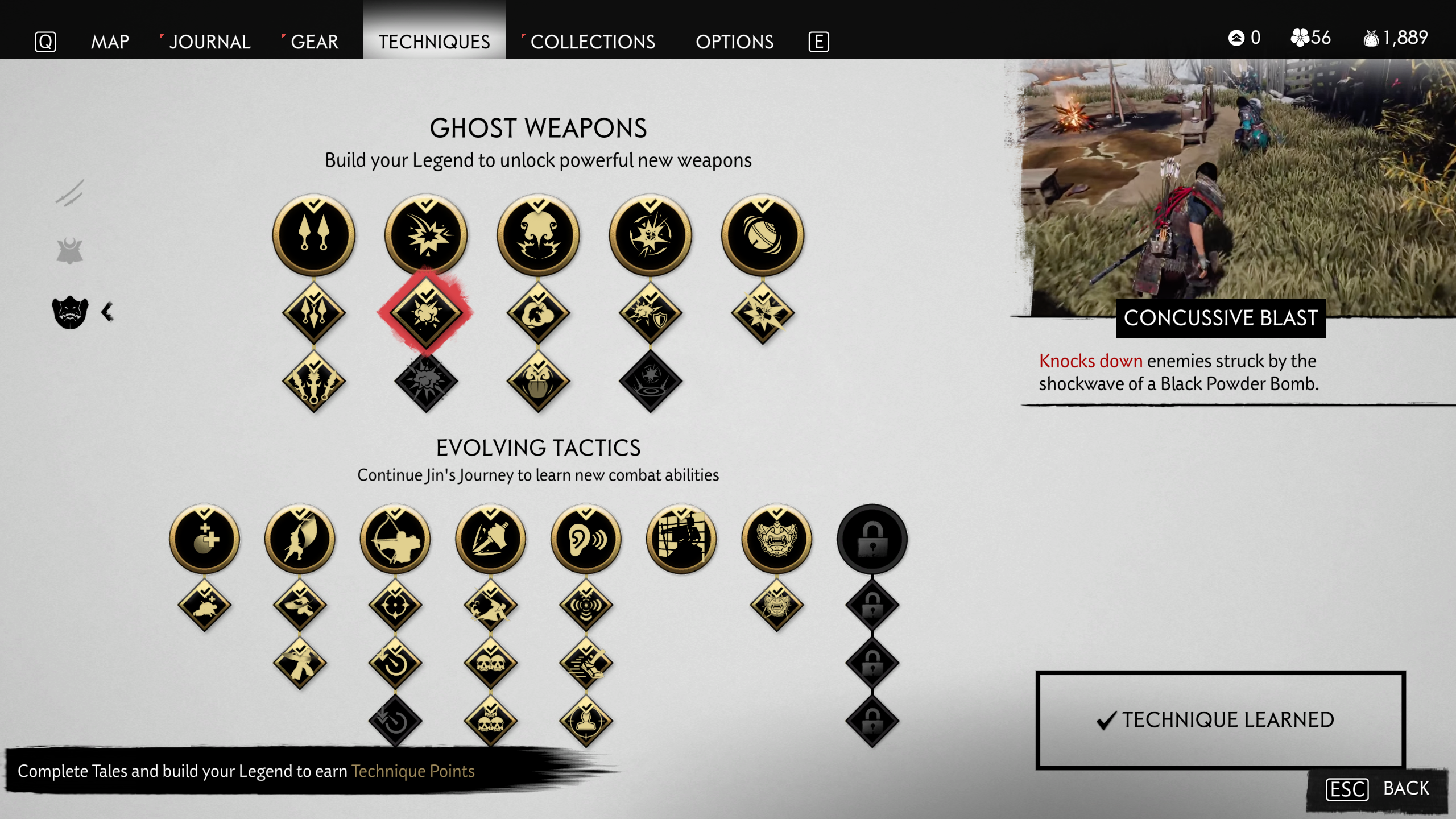1456x819 pixels.
Task: Open the Gear tab
Action: [314, 42]
